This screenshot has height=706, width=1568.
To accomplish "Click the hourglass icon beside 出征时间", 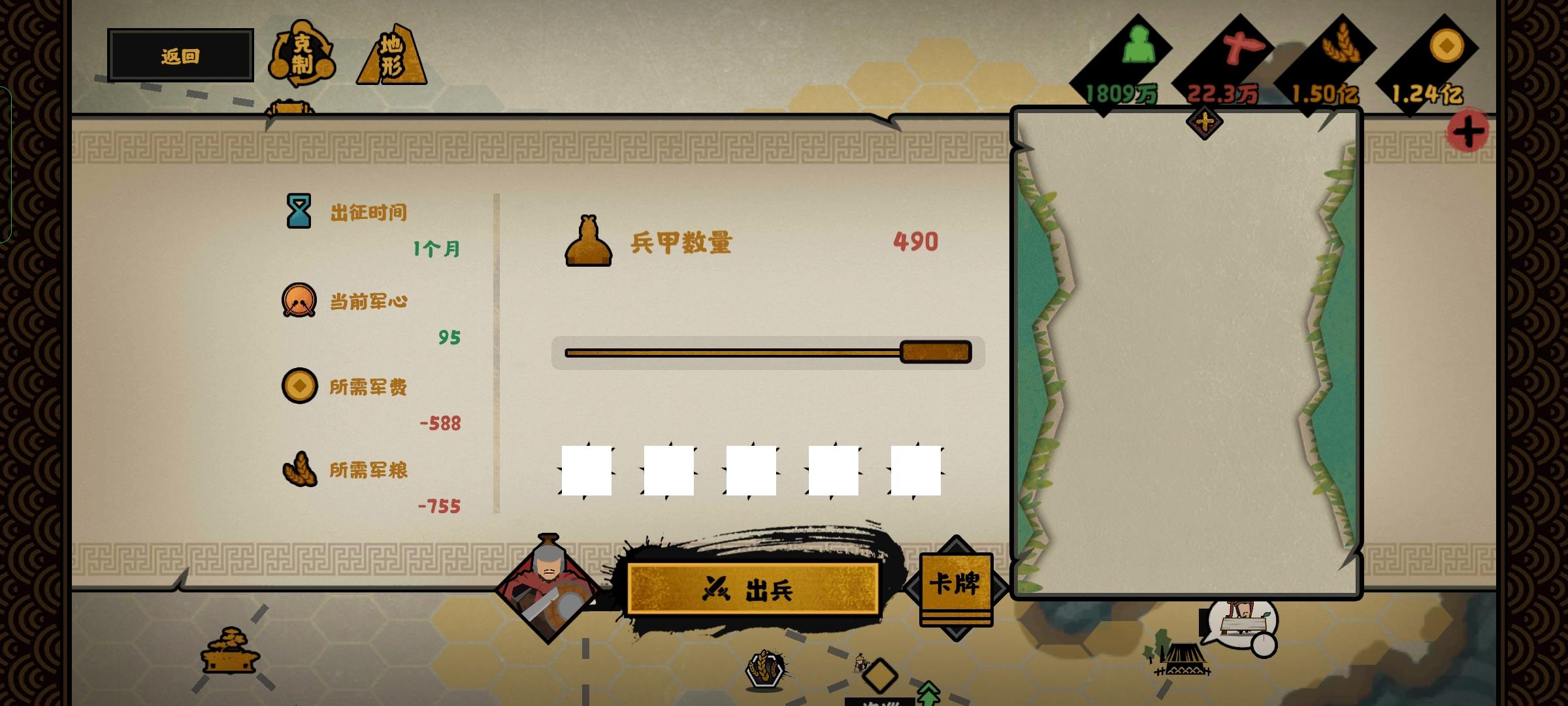I will pos(299,210).
